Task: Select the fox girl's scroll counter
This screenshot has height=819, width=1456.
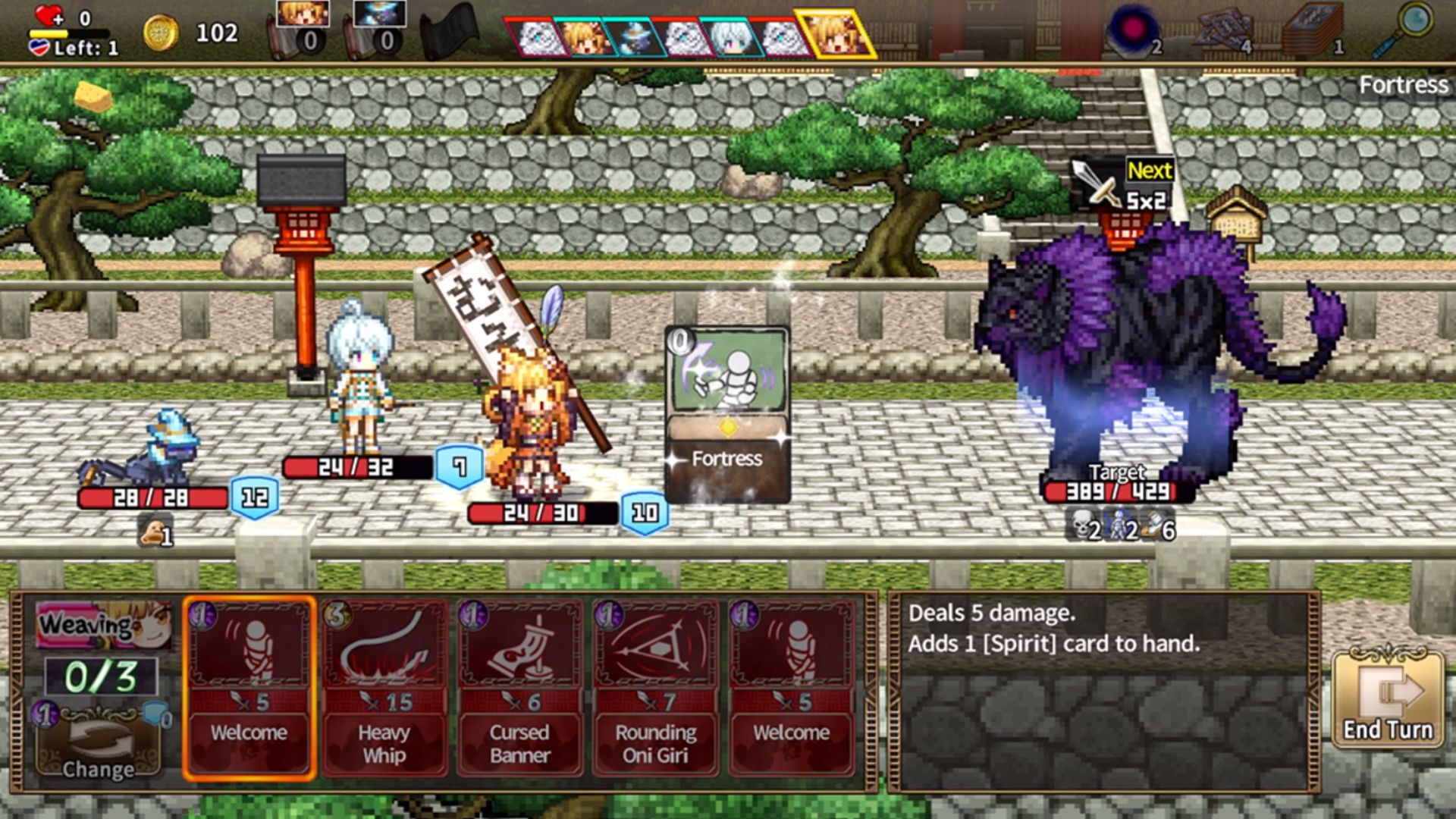Action: [x=302, y=29]
